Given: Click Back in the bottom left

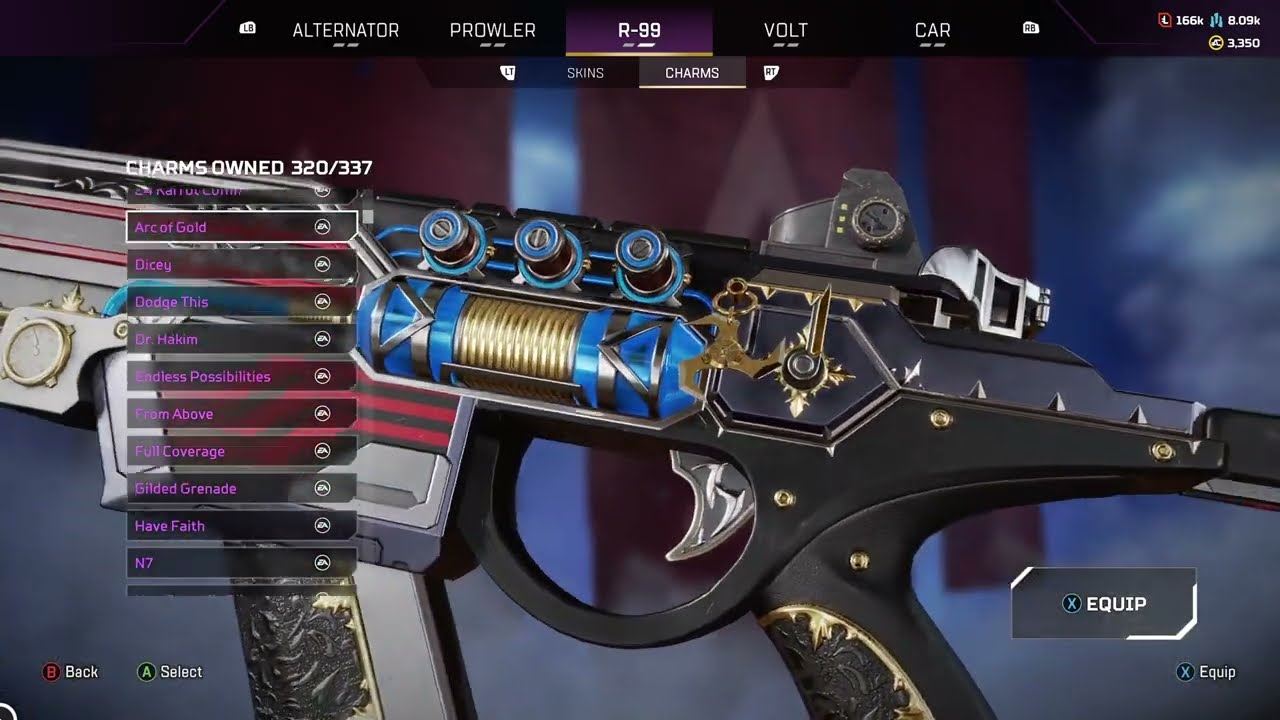Looking at the screenshot, I should pos(72,671).
